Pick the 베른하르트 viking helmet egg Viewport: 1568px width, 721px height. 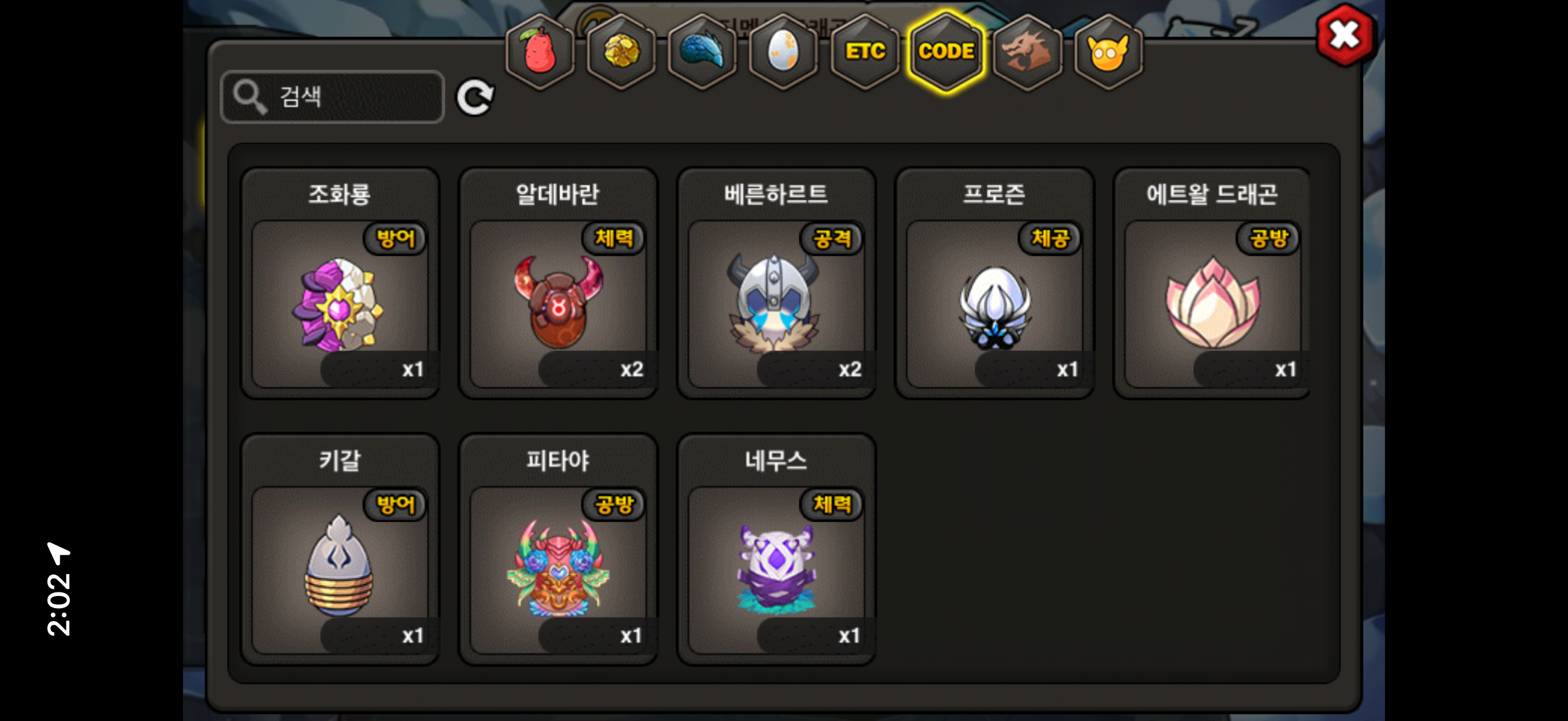point(776,304)
